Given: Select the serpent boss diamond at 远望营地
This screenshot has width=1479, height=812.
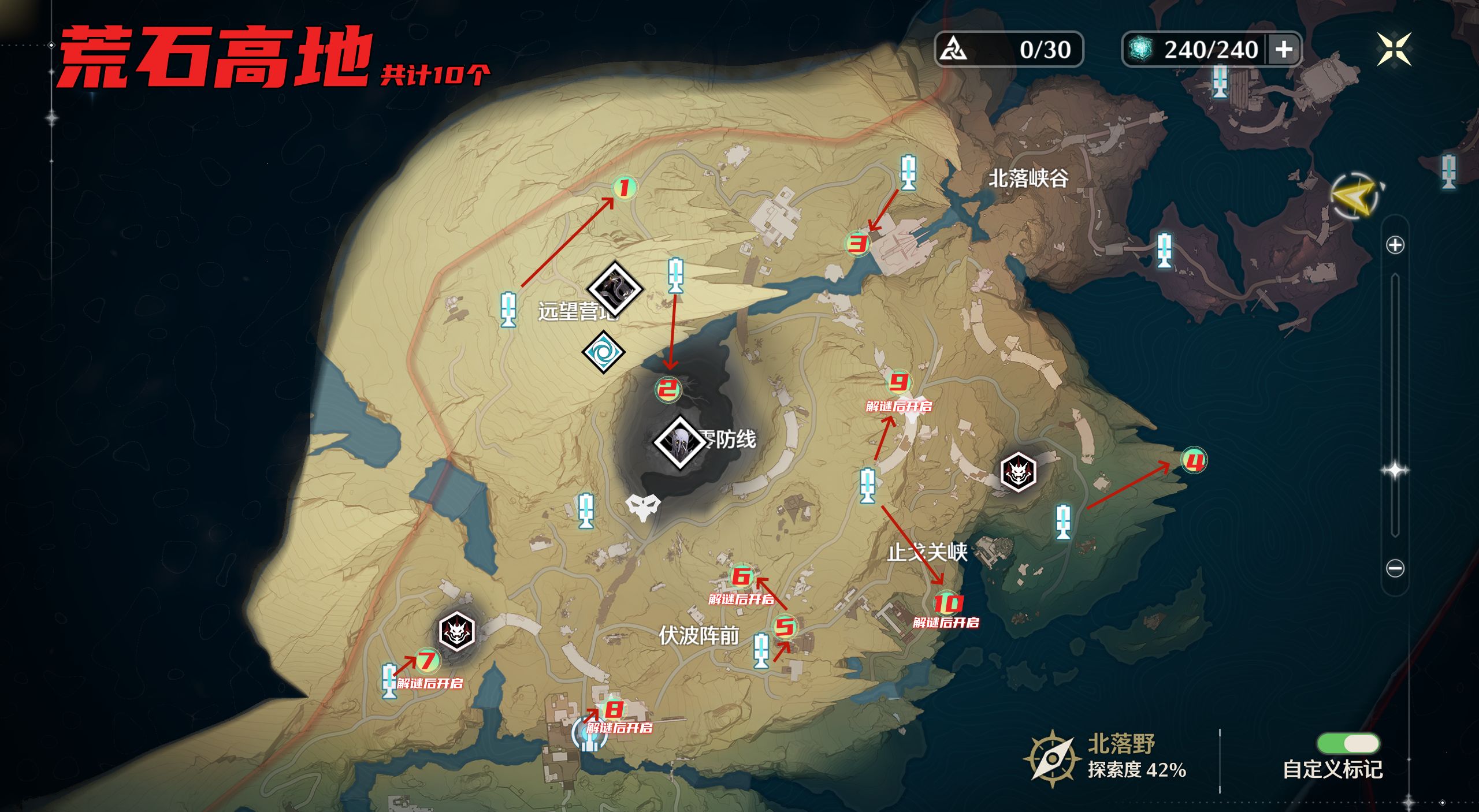Looking at the screenshot, I should pyautogui.click(x=615, y=288).
